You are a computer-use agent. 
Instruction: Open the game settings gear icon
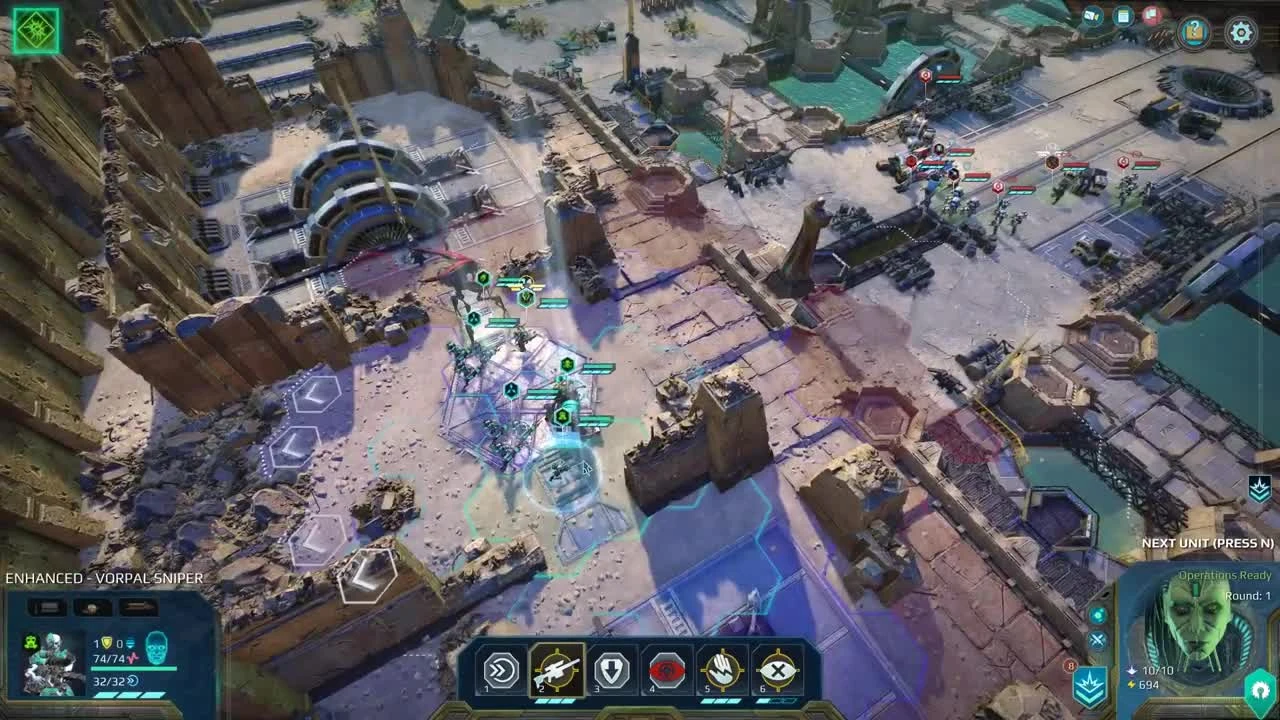tap(1242, 33)
